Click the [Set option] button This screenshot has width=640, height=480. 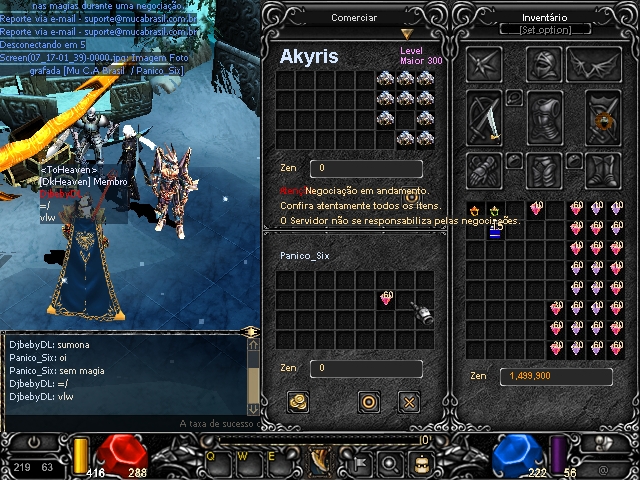544,30
